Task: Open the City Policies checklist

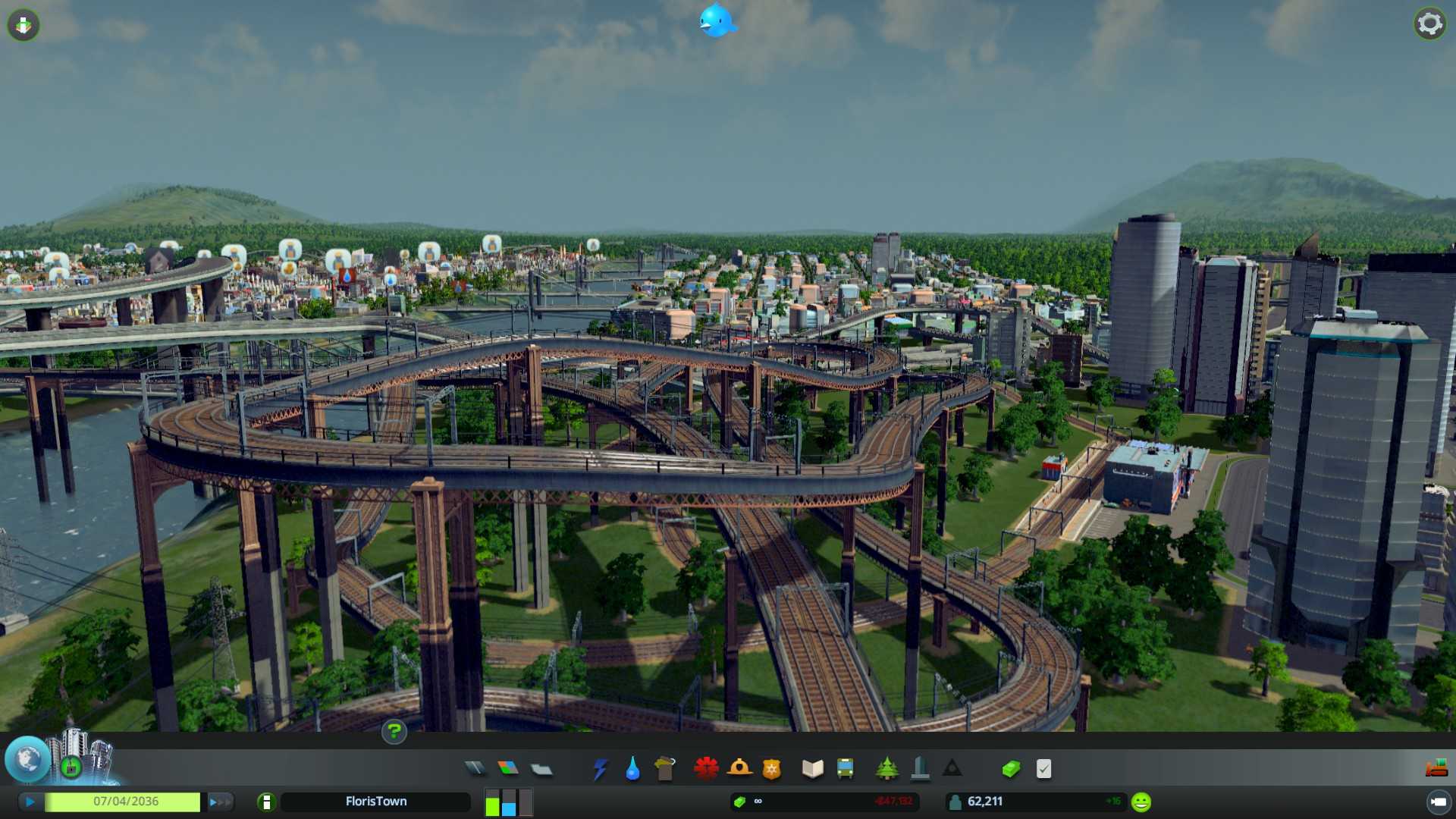Action: coord(1044,769)
